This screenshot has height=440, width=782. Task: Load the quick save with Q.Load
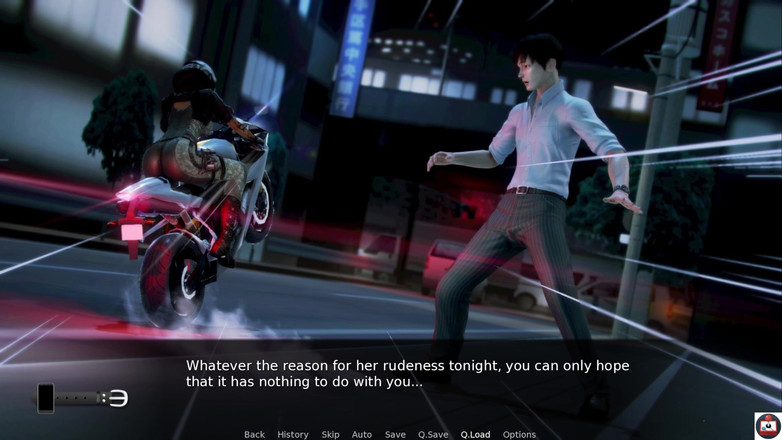coord(475,434)
